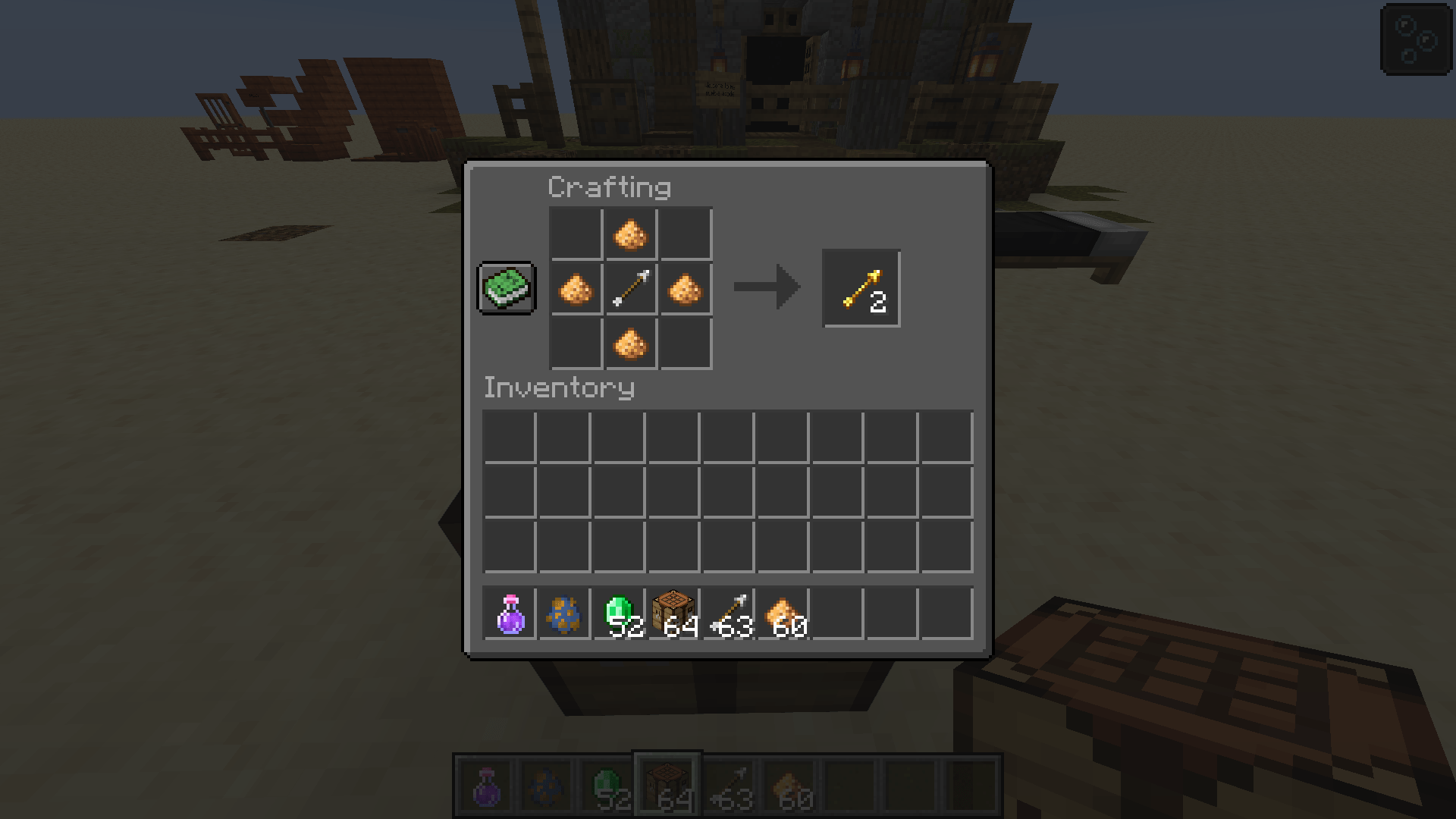This screenshot has height=819, width=1456.
Task: Click the empty bottom-right crafting grid slot
Action: (686, 343)
